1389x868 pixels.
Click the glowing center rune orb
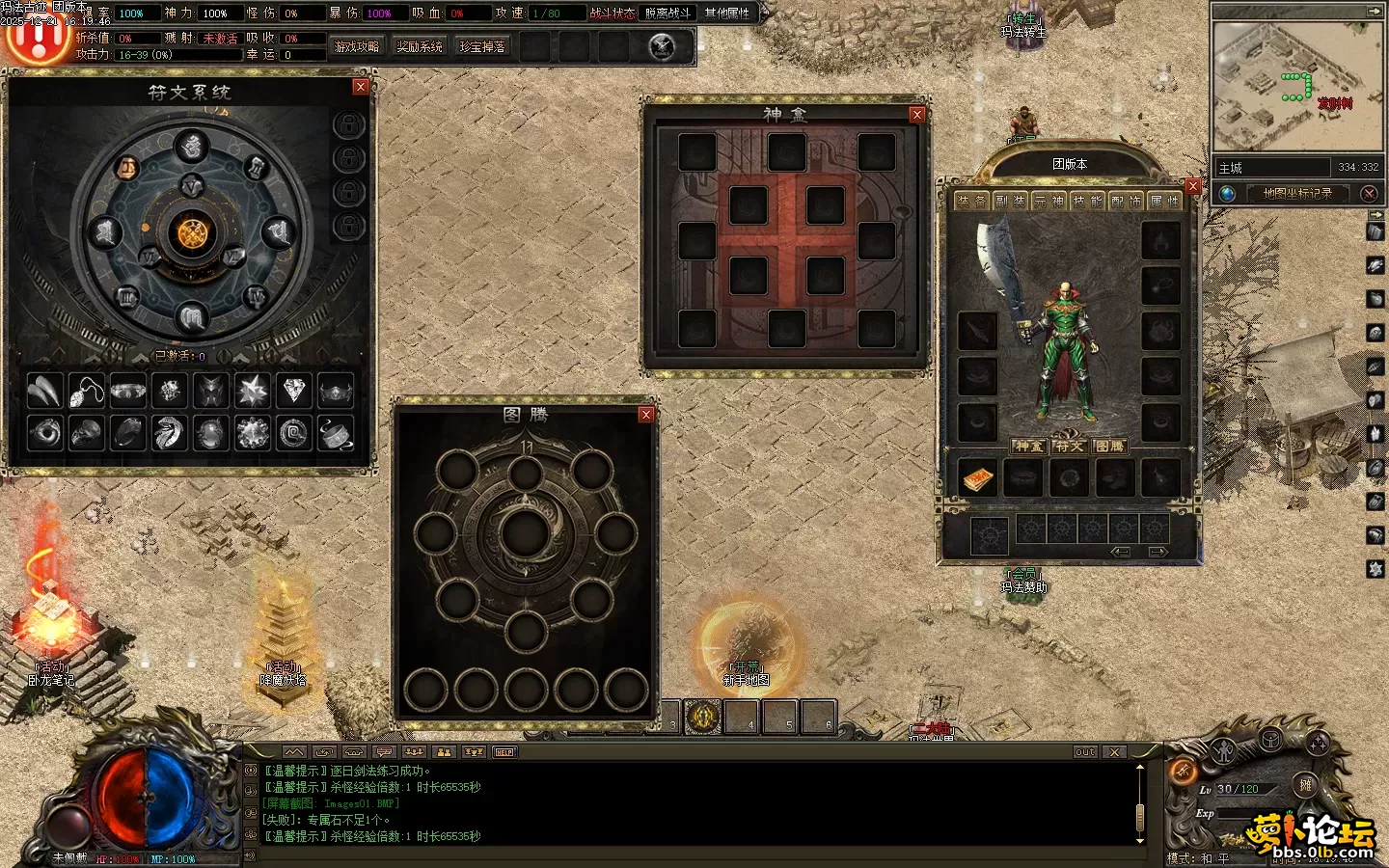click(192, 232)
